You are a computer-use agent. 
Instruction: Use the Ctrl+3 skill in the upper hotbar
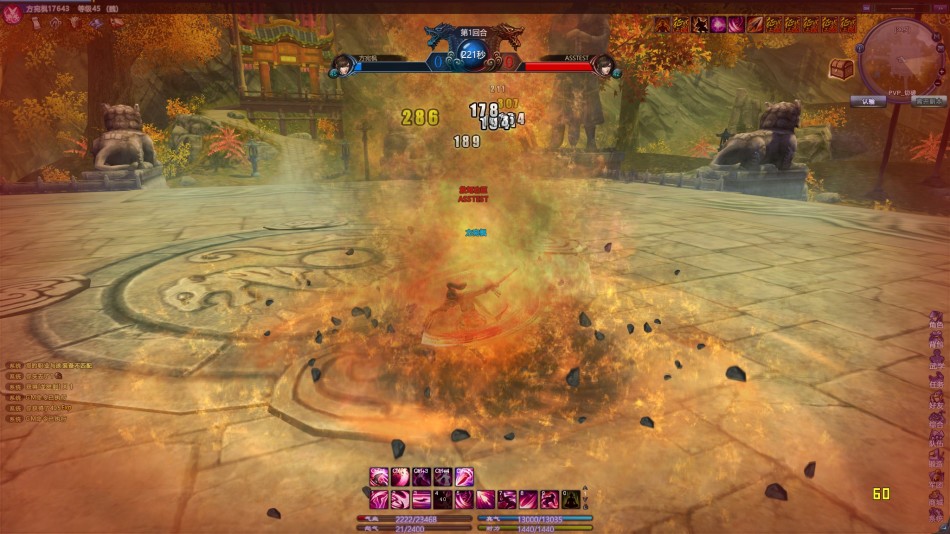tap(422, 477)
